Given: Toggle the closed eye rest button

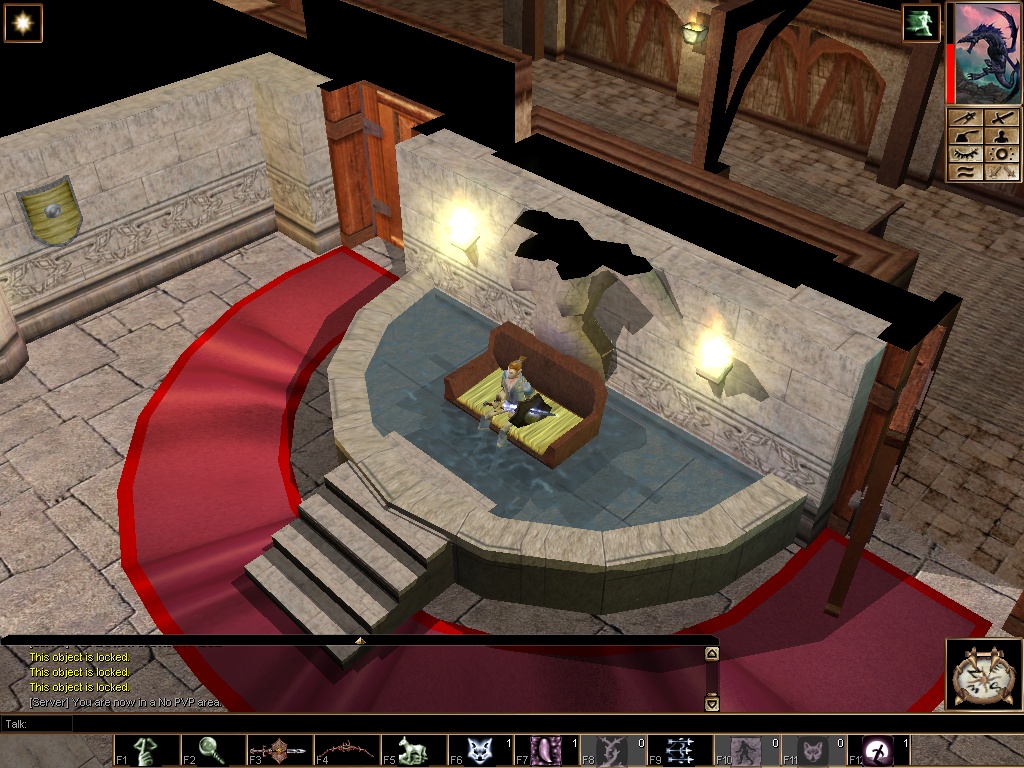Looking at the screenshot, I should 965,154.
